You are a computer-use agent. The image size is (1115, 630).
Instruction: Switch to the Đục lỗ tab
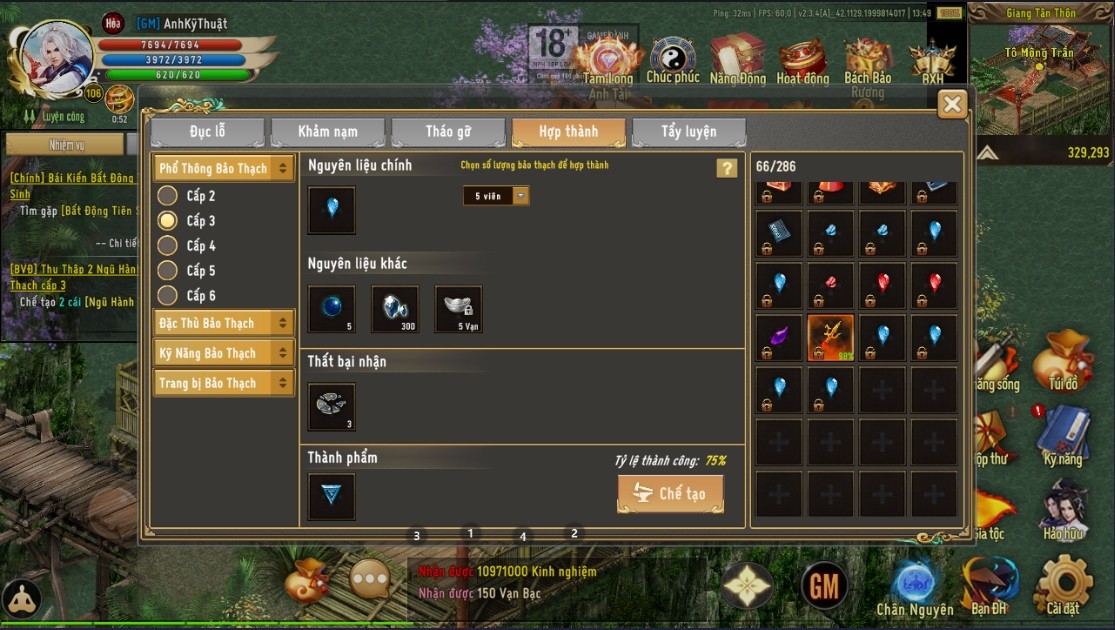pos(207,132)
